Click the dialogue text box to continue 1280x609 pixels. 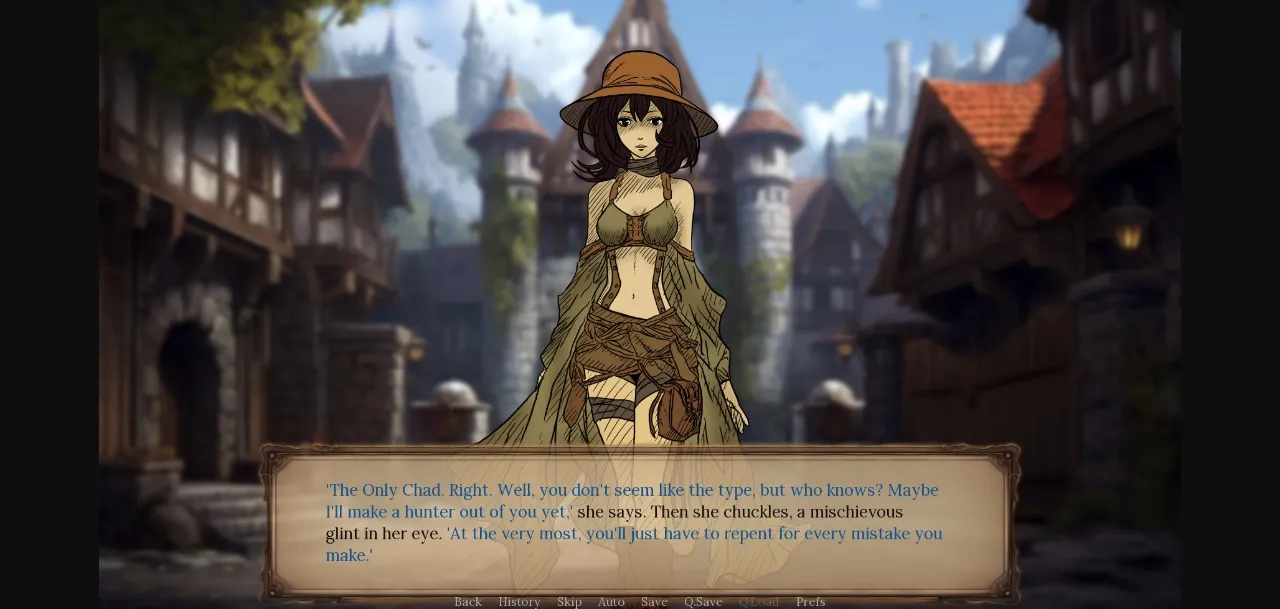coord(640,522)
